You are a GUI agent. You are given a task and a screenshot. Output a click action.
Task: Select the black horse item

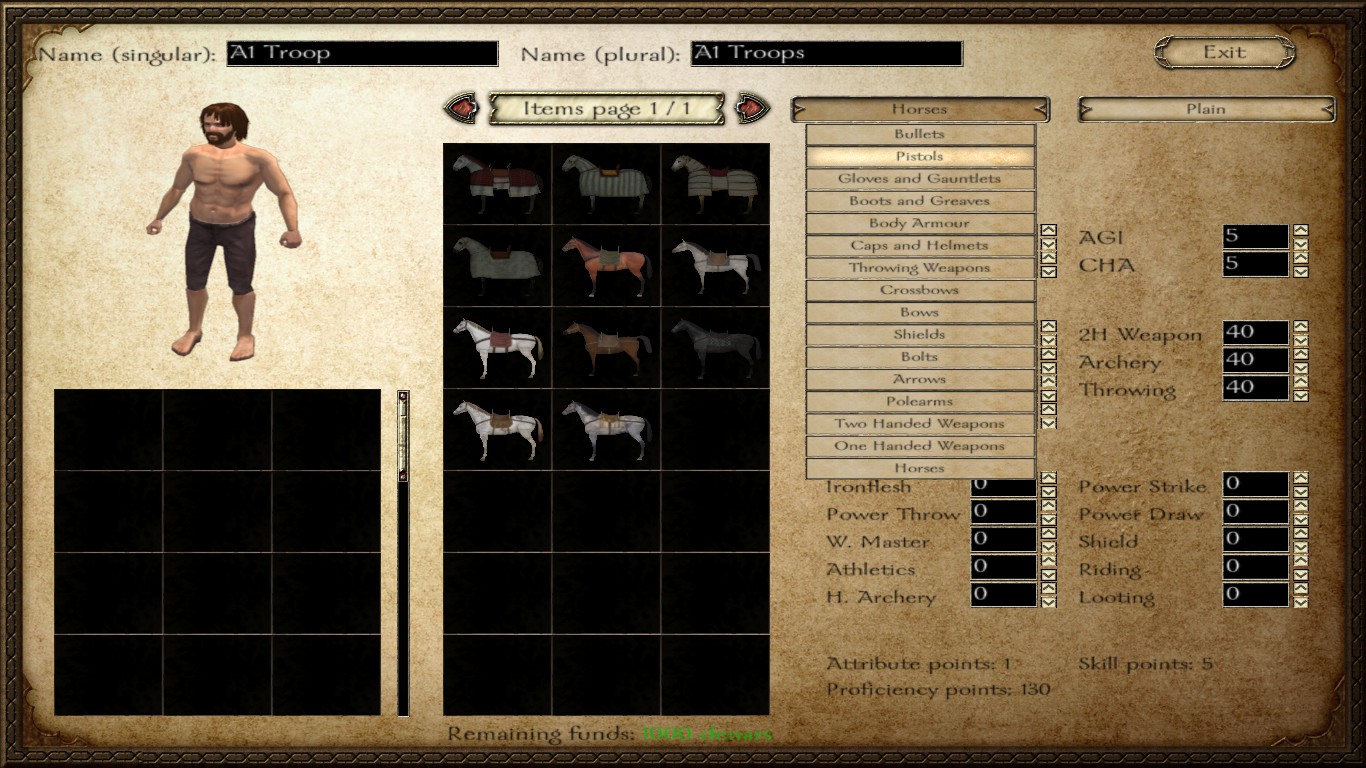click(x=714, y=347)
